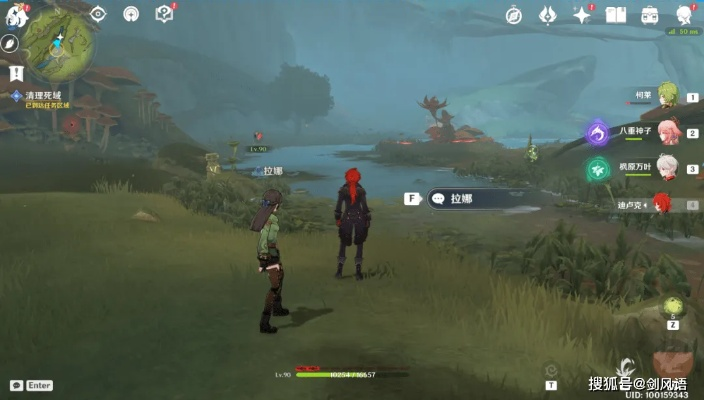Open the compass icon in top bar
704x400 pixels.
point(514,15)
